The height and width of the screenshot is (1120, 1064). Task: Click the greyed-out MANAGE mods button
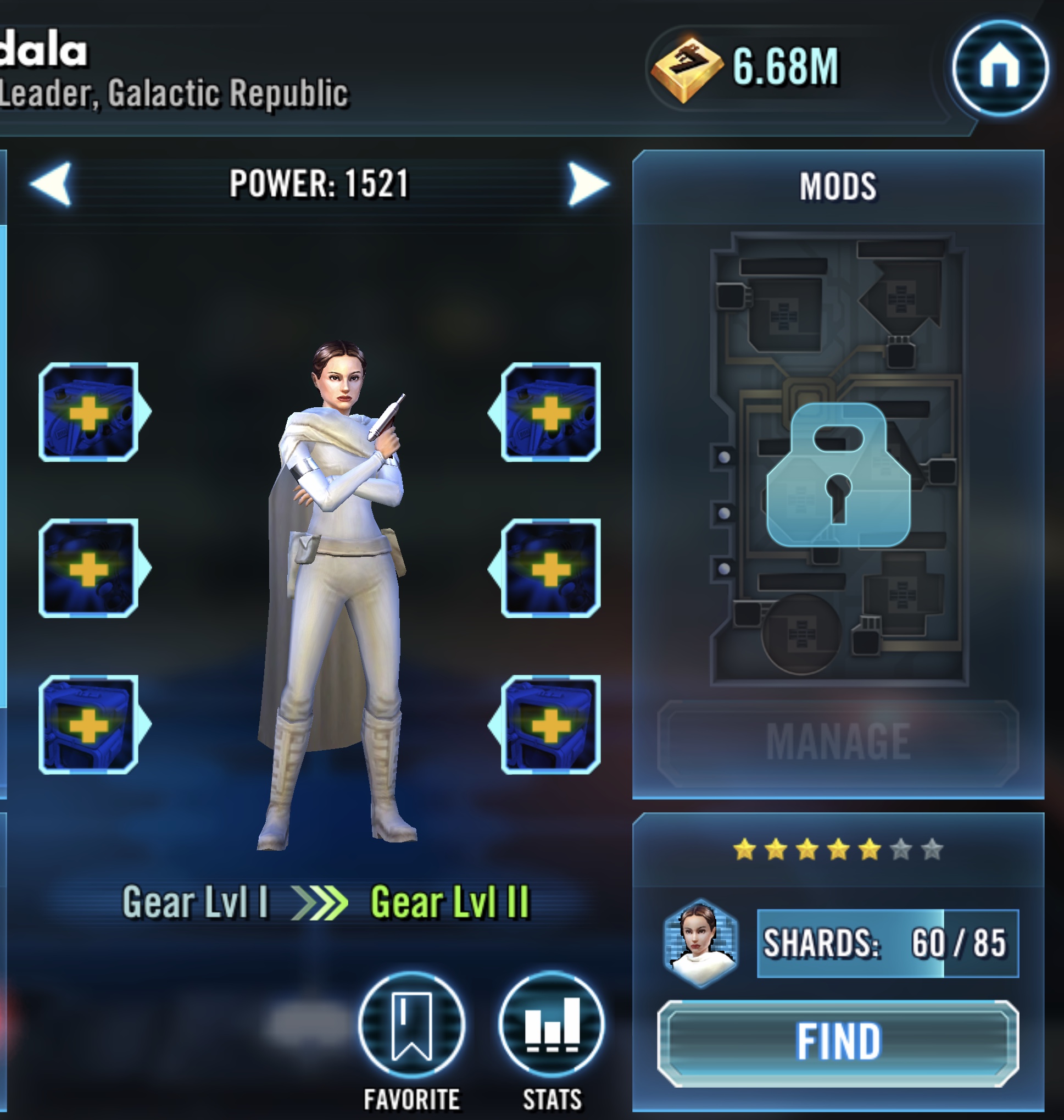pos(838,742)
